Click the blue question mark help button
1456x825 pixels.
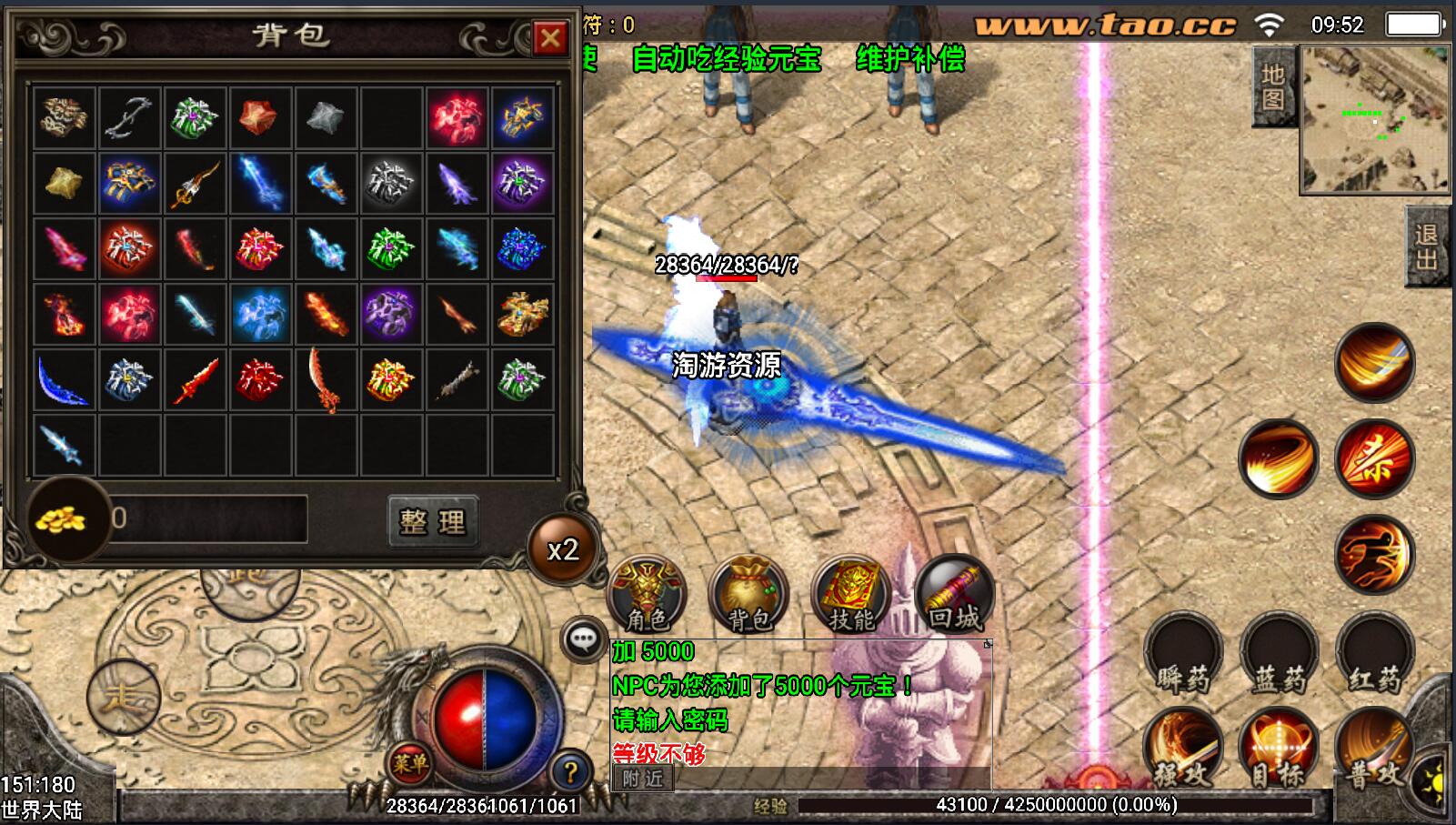570,773
